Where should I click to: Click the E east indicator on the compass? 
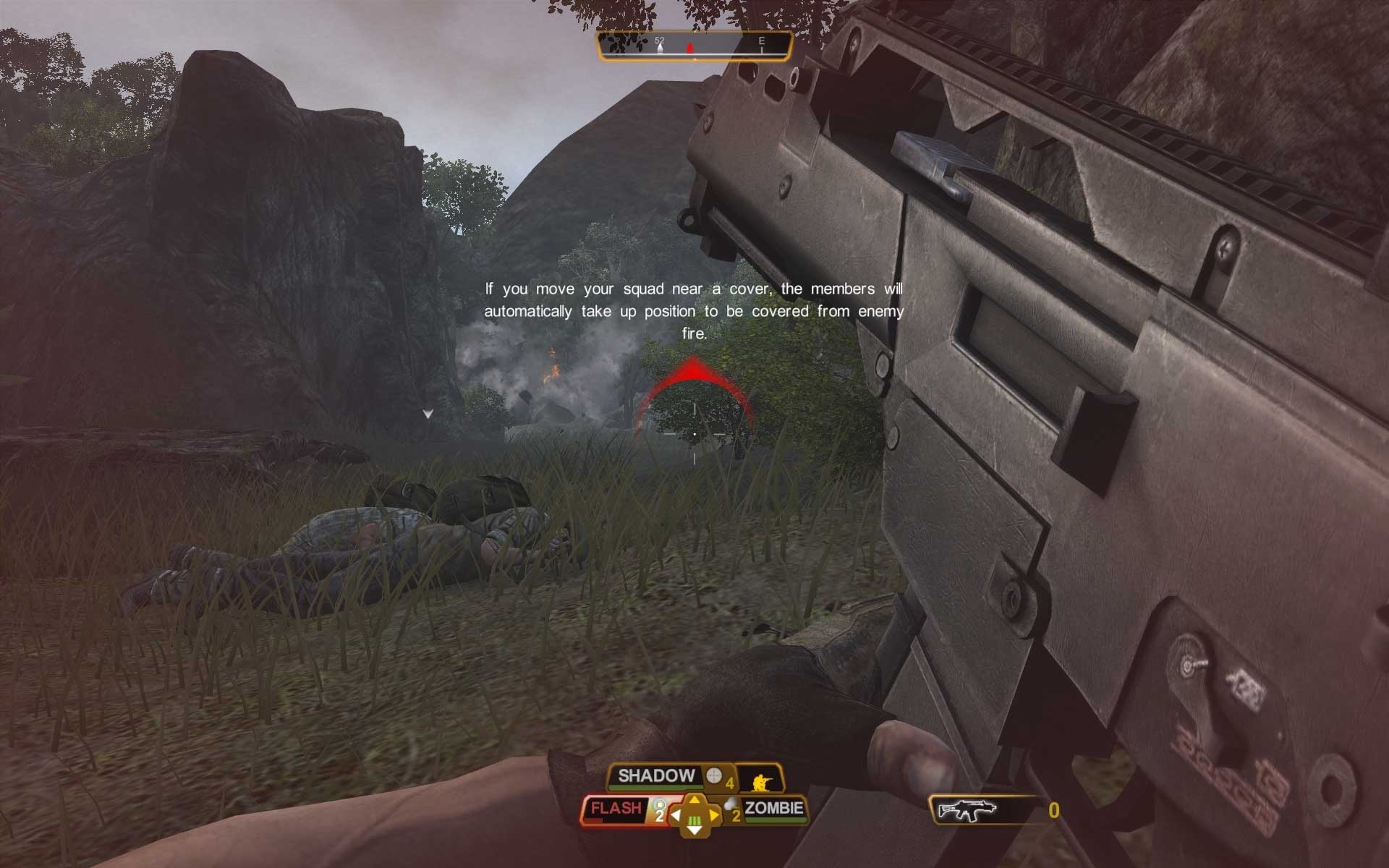click(761, 42)
